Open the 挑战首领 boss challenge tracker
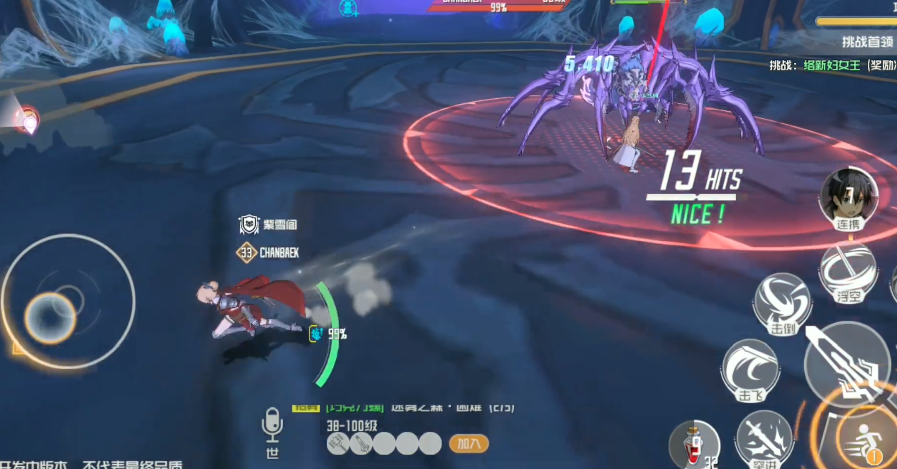This screenshot has height=469, width=897. pos(866,42)
